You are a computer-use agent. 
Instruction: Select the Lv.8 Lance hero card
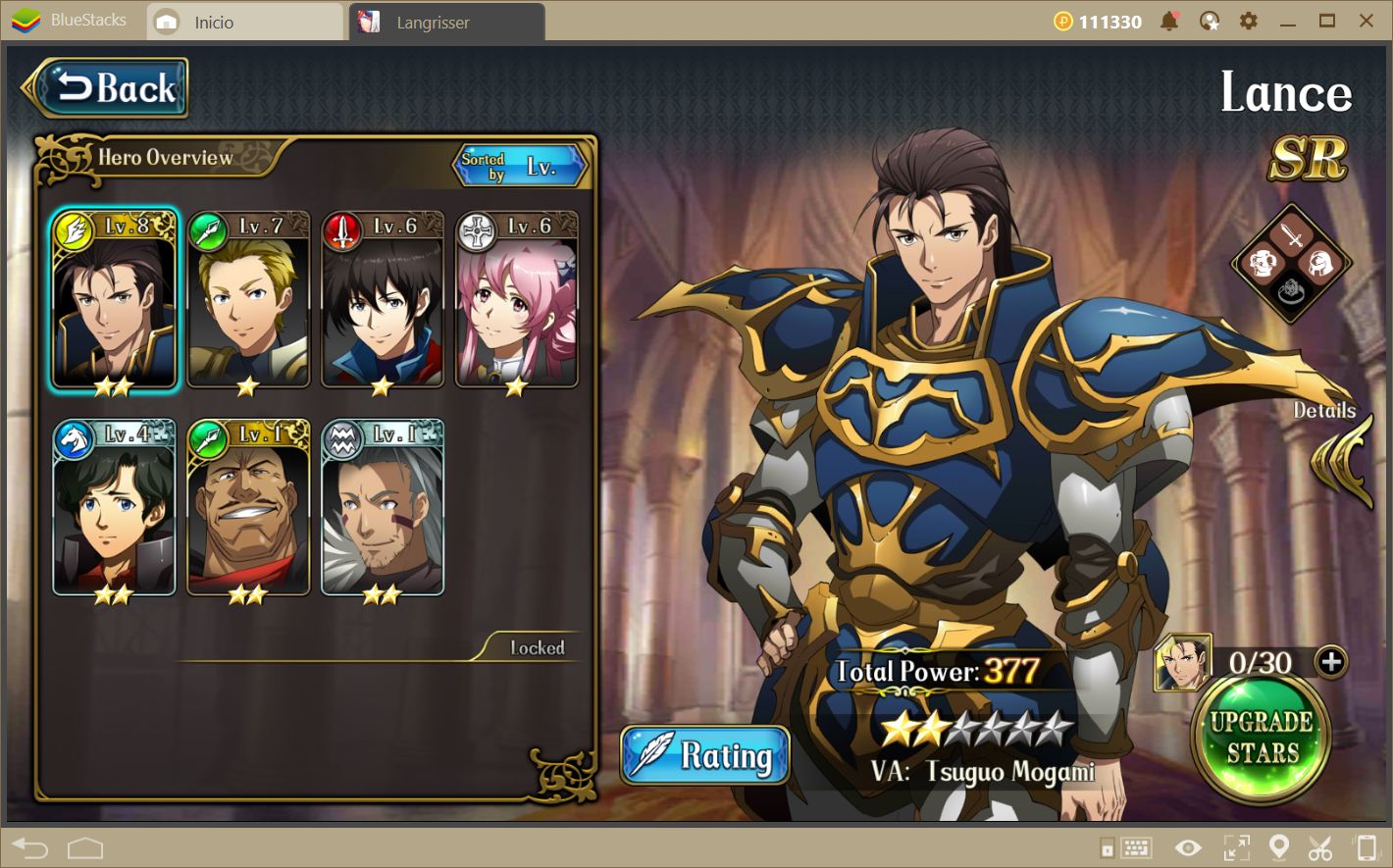click(x=114, y=302)
